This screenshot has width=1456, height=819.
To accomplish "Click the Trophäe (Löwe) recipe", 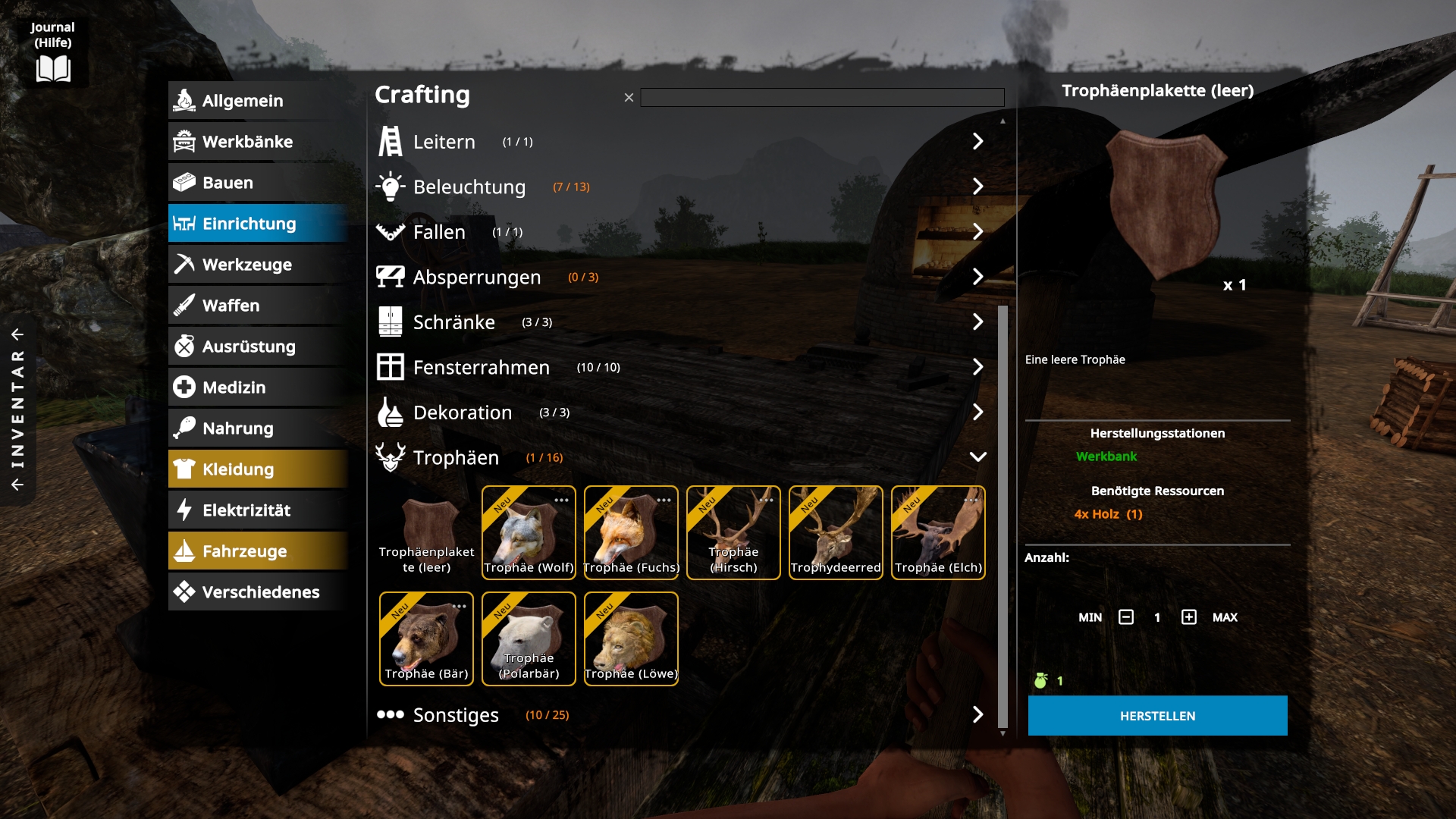I will coord(631,639).
